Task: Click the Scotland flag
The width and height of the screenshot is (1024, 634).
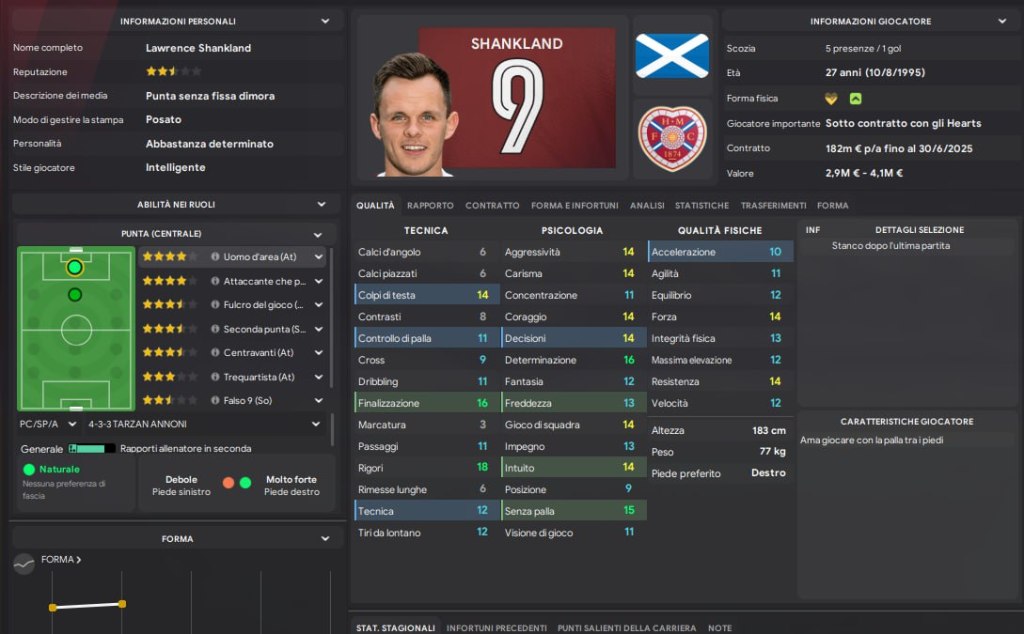Action: (672, 55)
